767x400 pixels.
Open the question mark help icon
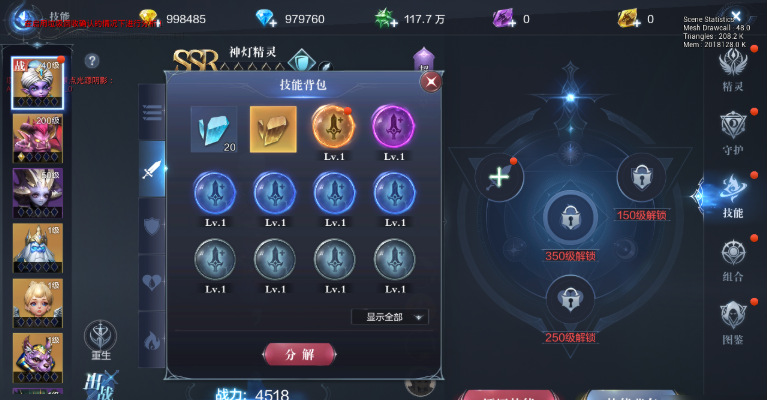[92, 61]
